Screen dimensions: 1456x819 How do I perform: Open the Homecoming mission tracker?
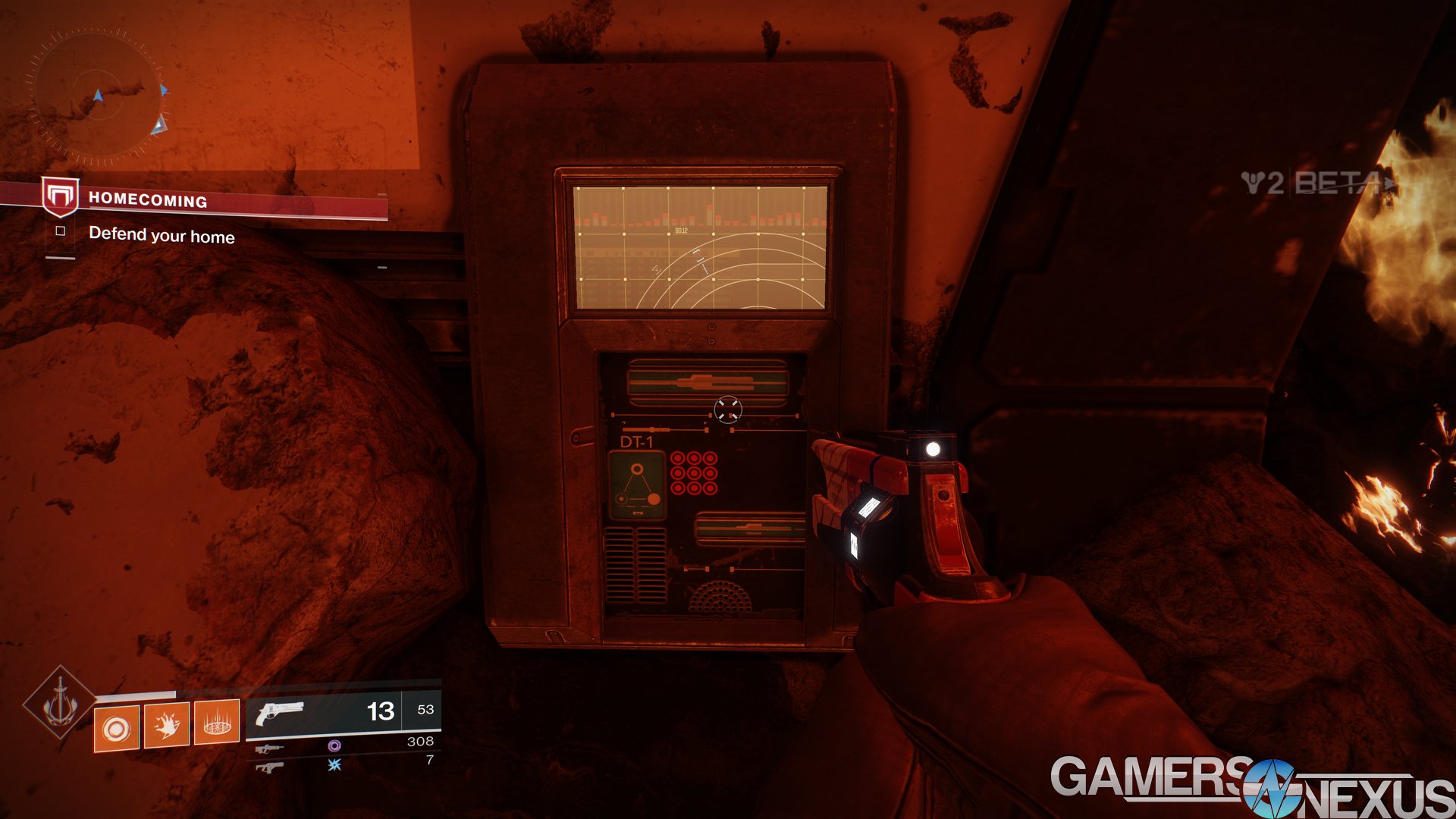coord(148,200)
